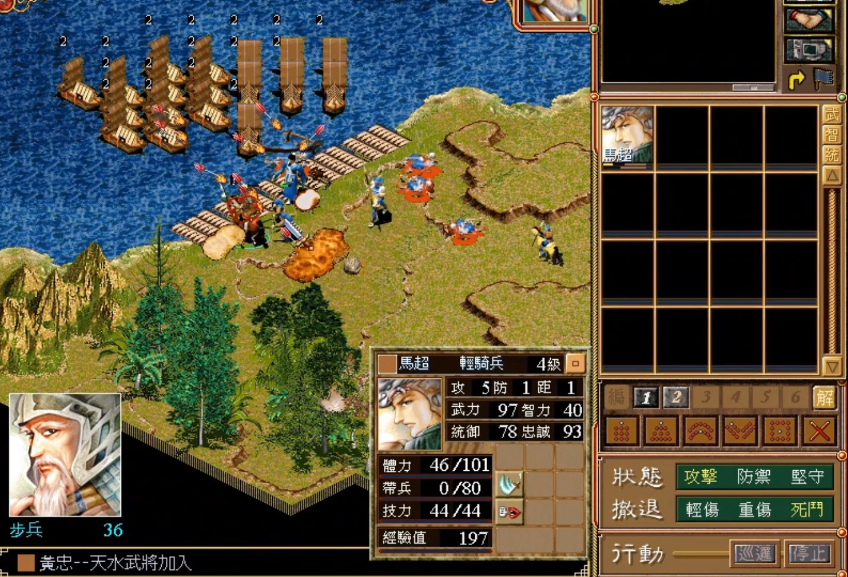Click the 停止 stop button
The image size is (848, 577).
(x=808, y=553)
